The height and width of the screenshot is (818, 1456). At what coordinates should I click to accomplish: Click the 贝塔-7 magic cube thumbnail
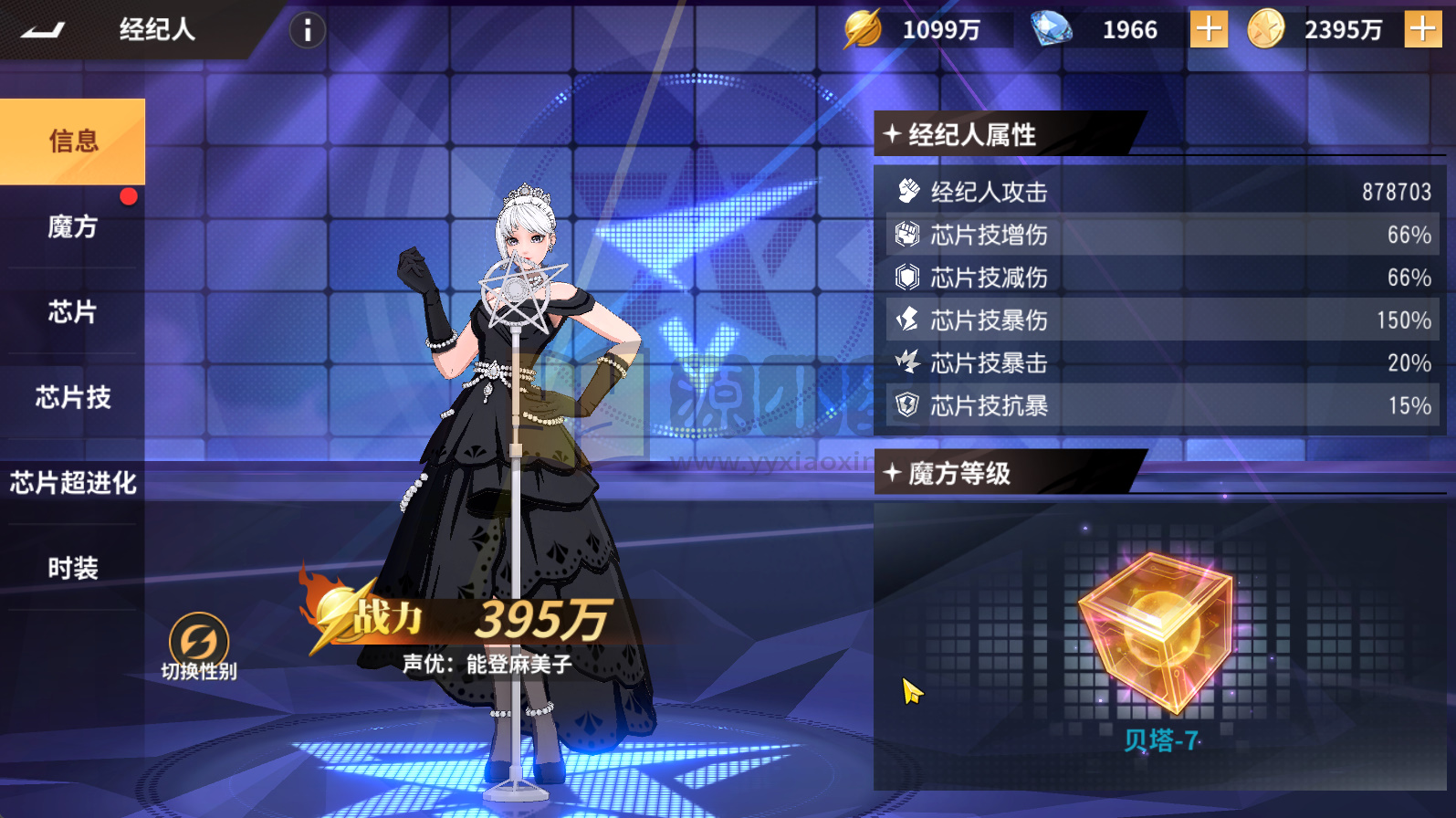[1157, 630]
